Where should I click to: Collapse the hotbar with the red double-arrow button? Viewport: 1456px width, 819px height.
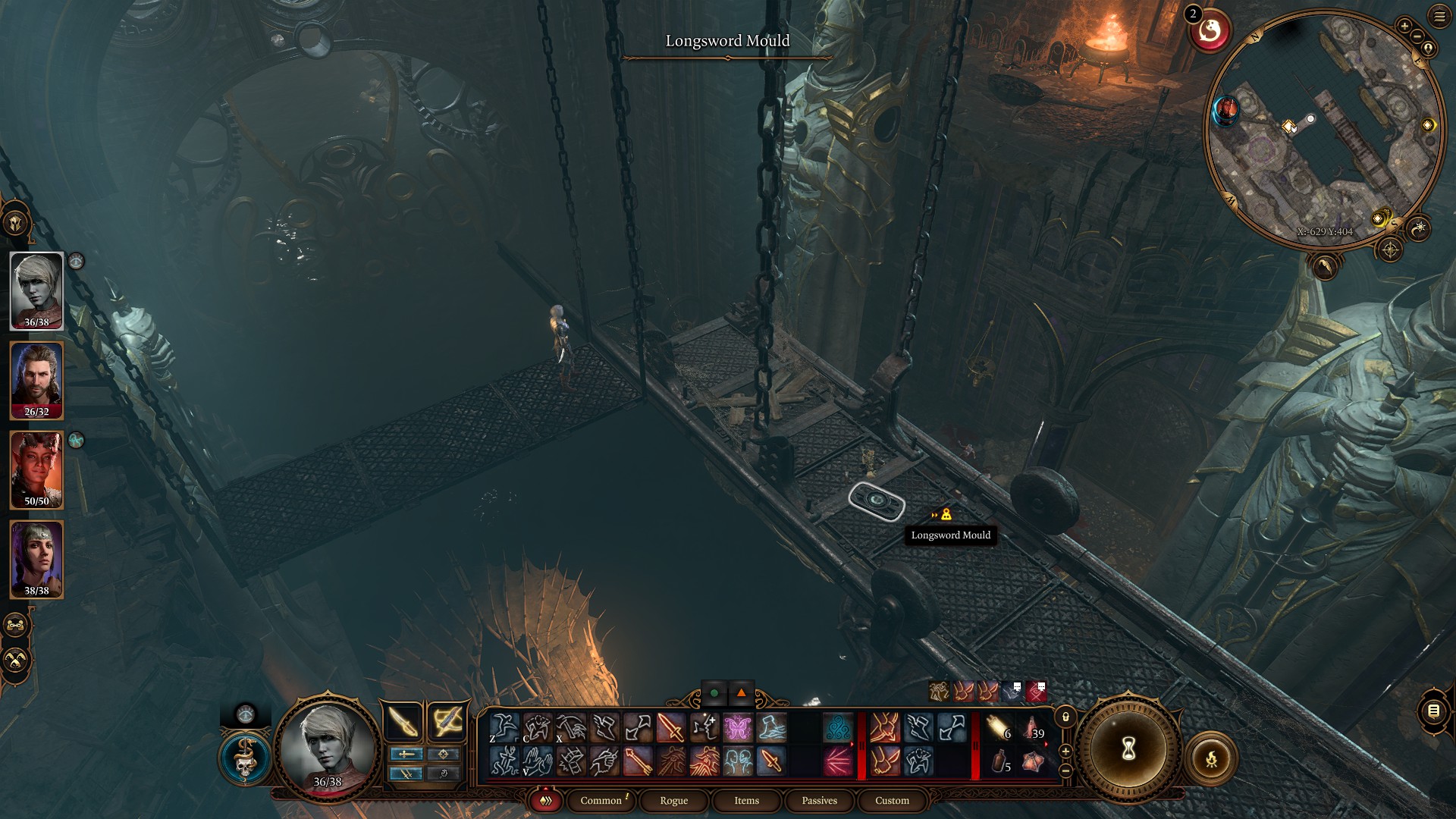(544, 800)
